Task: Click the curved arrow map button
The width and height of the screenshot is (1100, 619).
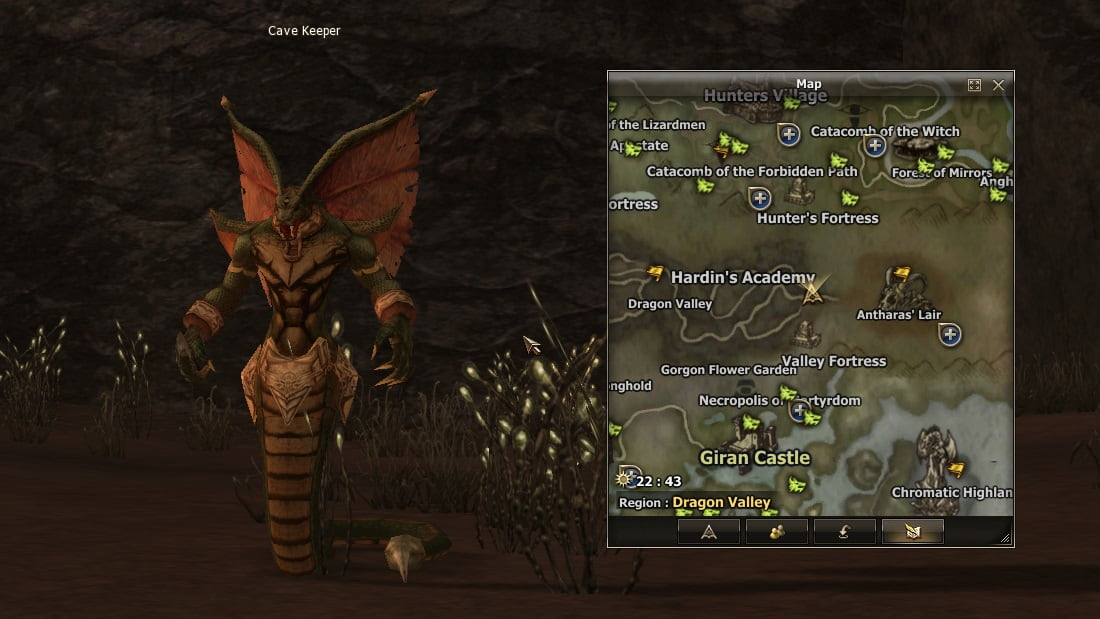Action: [x=844, y=532]
